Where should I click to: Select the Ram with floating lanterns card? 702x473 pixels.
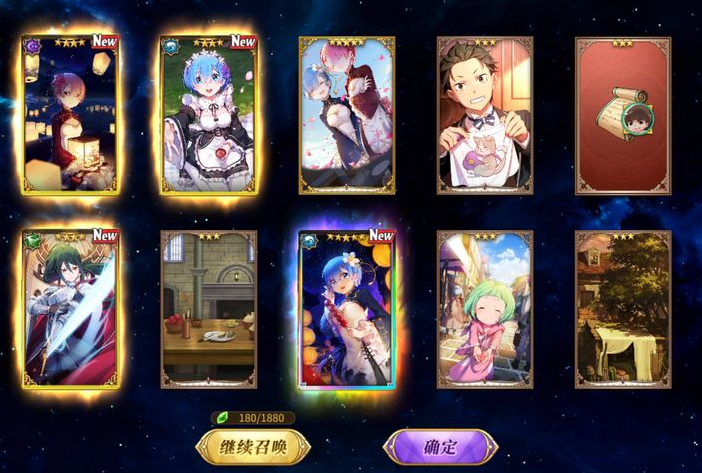70,115
